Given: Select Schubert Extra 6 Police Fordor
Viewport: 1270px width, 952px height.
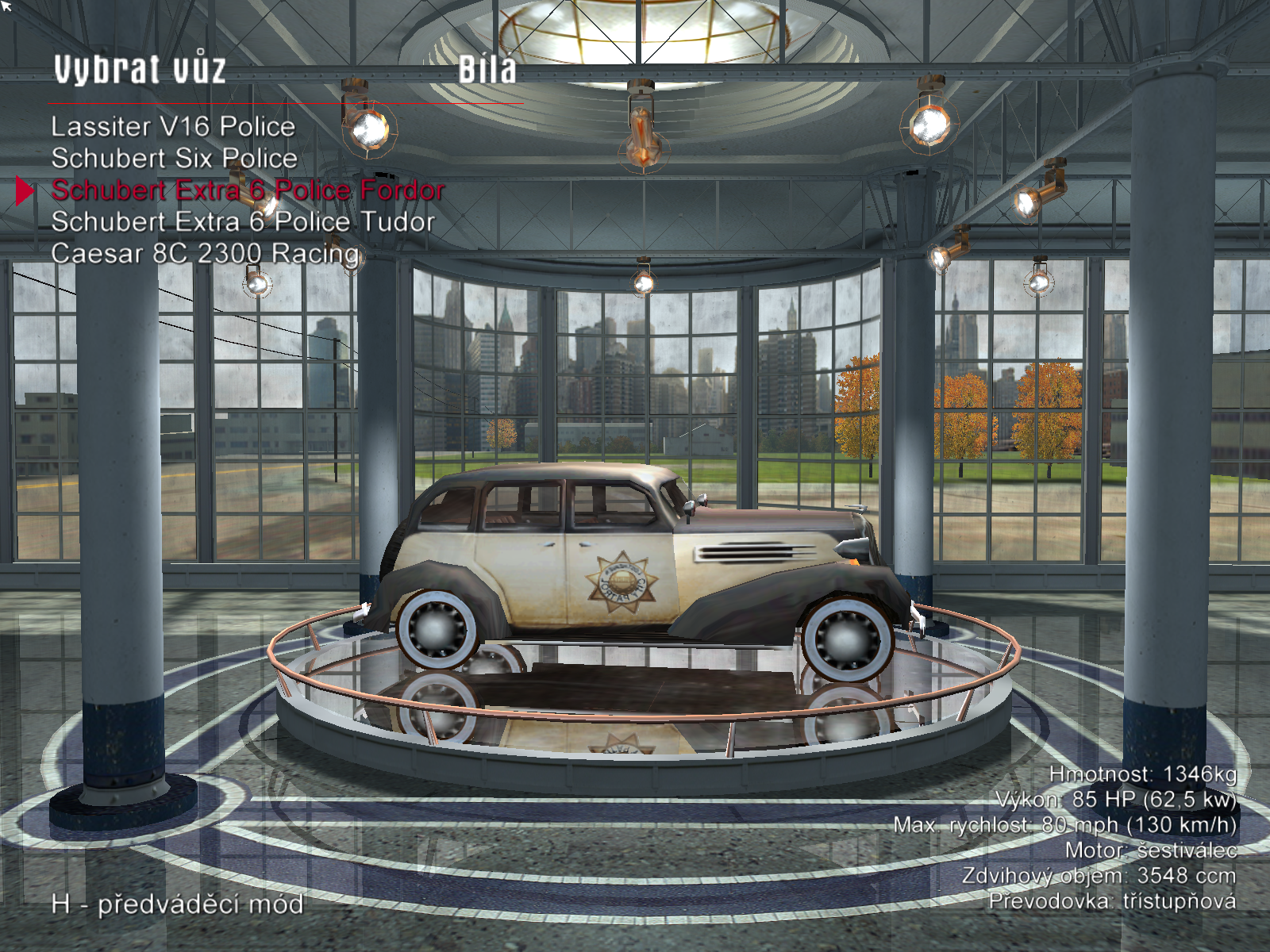Looking at the screenshot, I should (x=248, y=190).
